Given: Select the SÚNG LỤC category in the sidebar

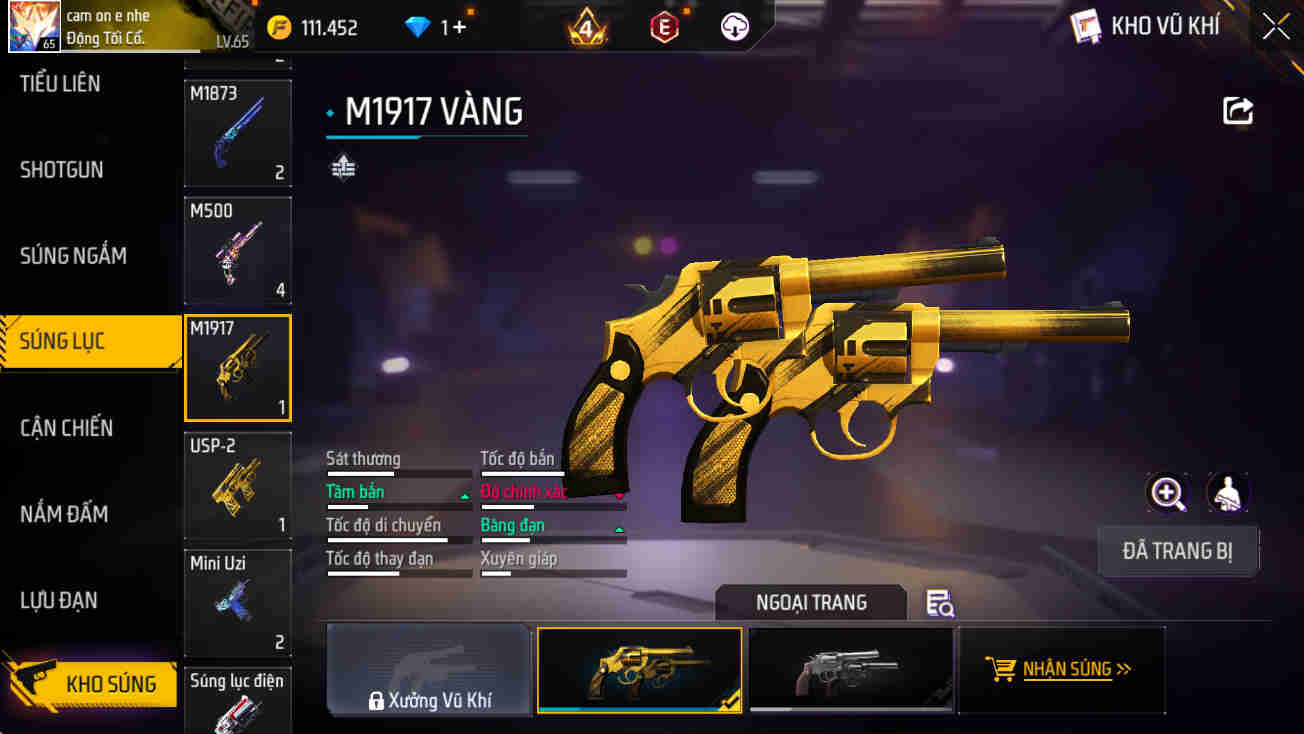Looking at the screenshot, I should point(62,341).
